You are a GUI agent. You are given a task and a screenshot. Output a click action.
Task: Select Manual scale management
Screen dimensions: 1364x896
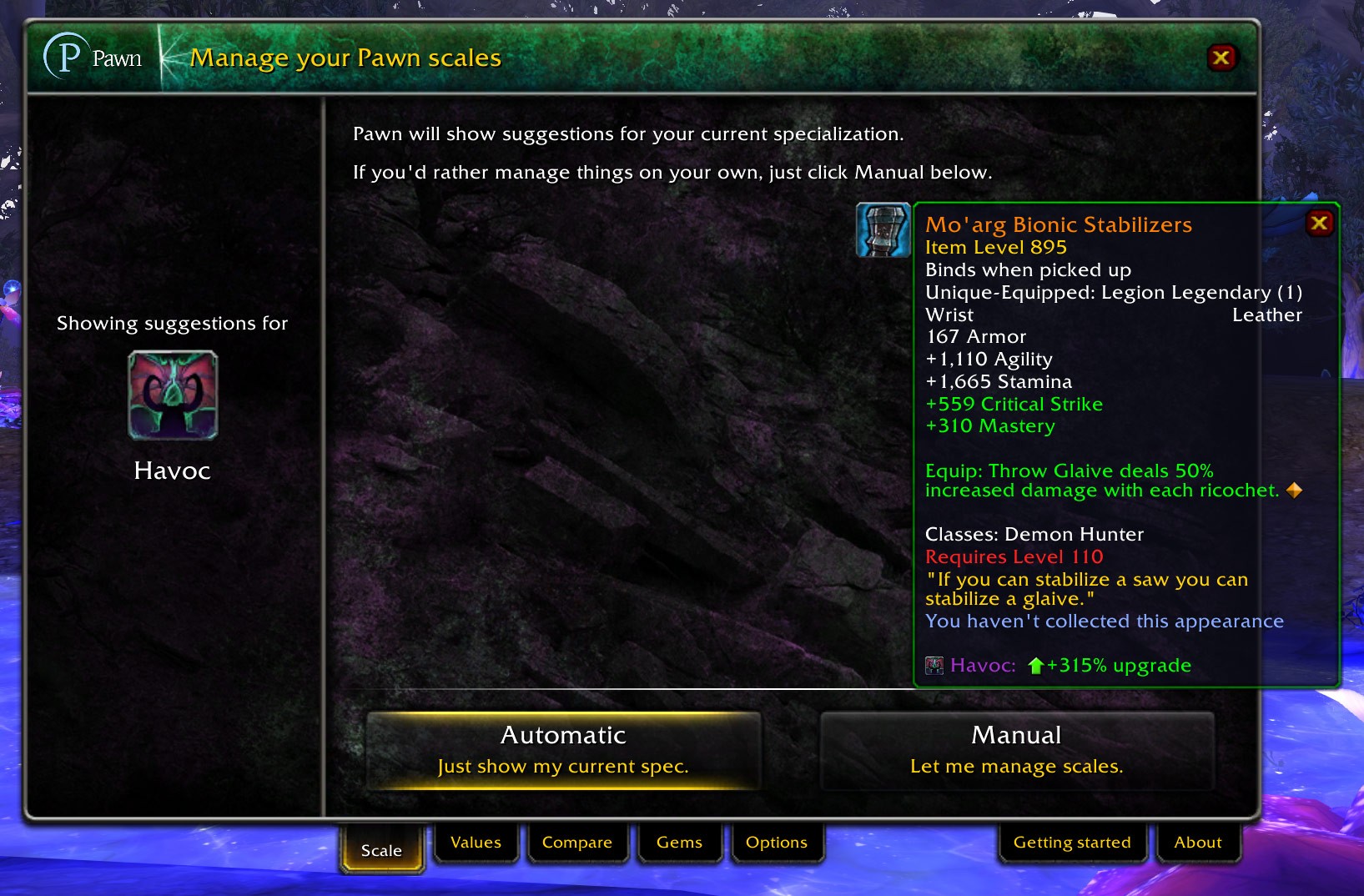point(1016,749)
